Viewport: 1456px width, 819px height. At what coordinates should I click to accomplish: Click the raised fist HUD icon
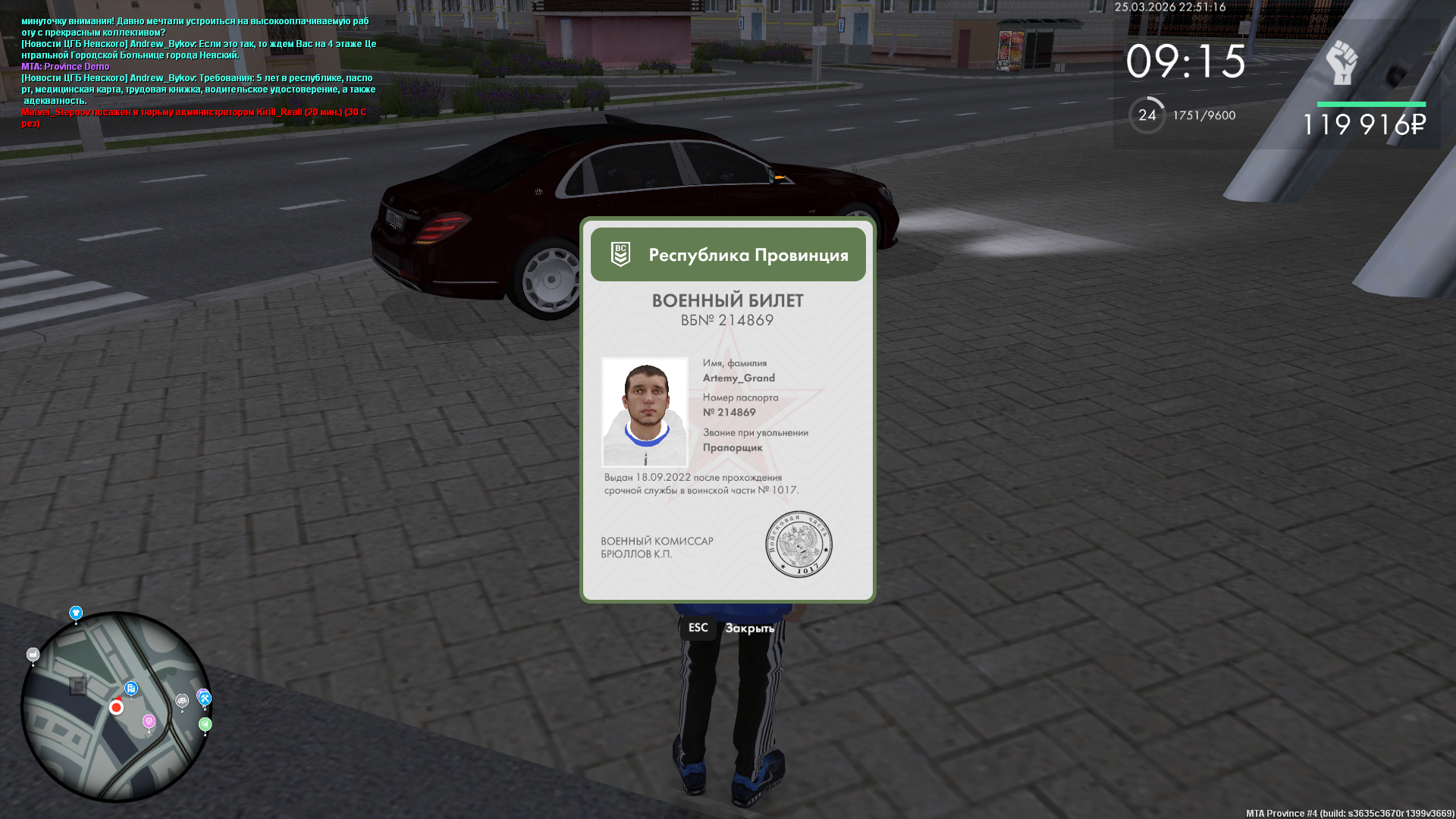click(1341, 63)
